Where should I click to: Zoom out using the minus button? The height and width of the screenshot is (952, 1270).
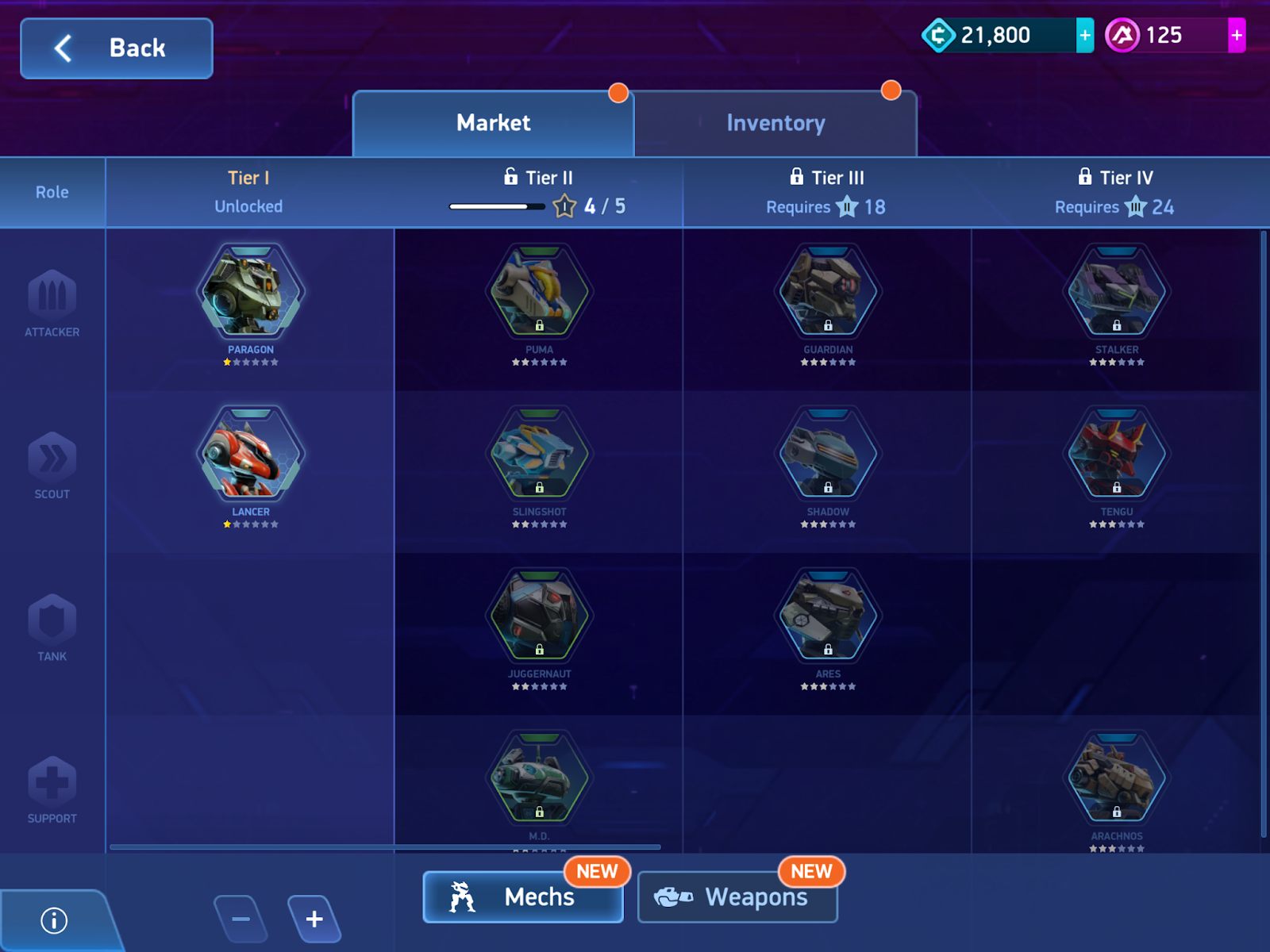tap(241, 919)
